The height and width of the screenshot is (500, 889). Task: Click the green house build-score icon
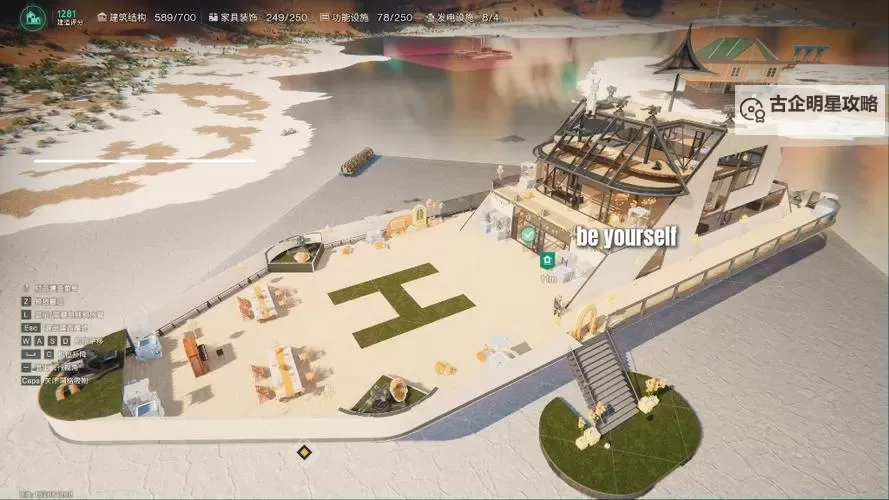click(x=34, y=17)
